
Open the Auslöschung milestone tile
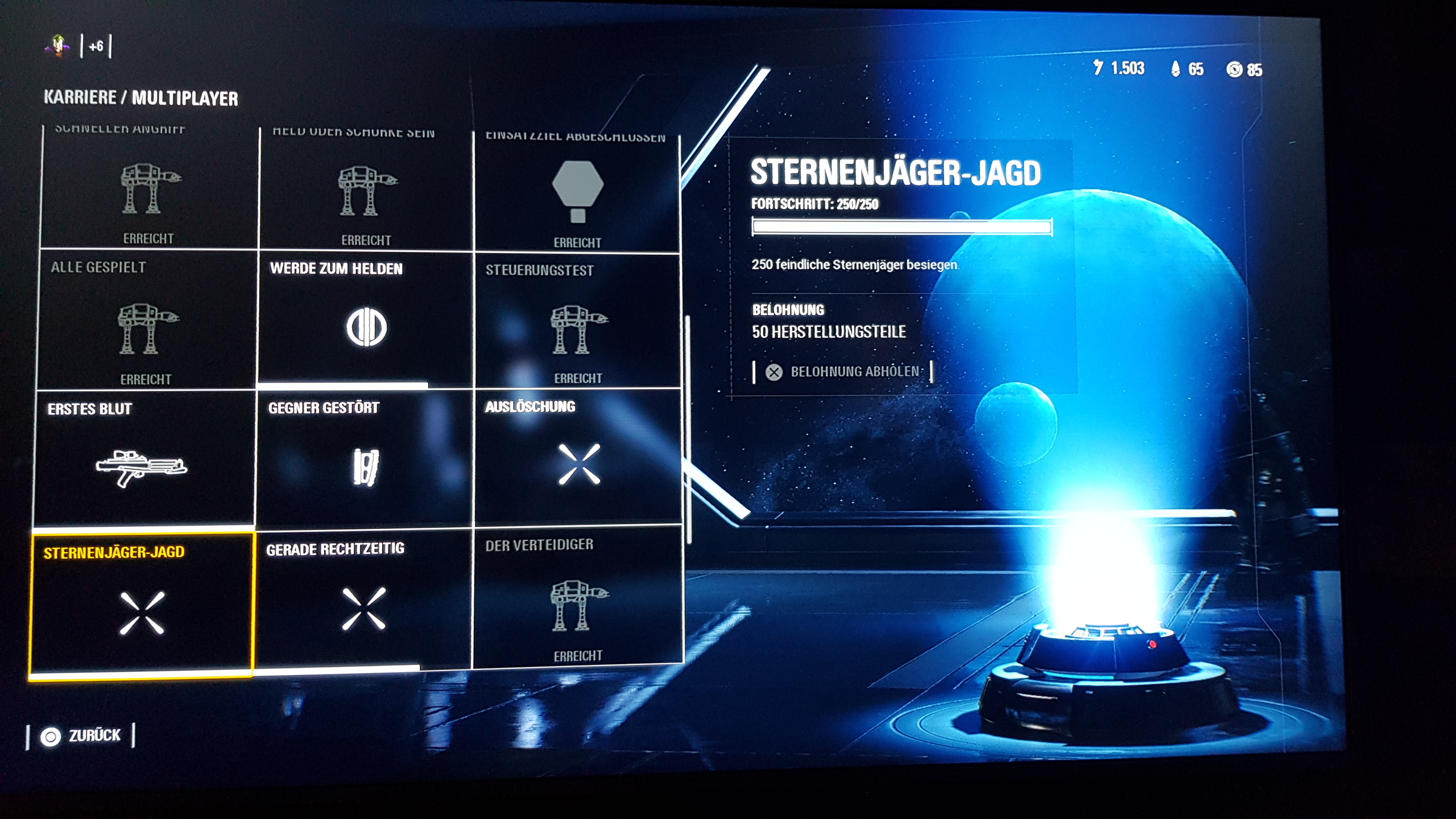click(x=578, y=457)
